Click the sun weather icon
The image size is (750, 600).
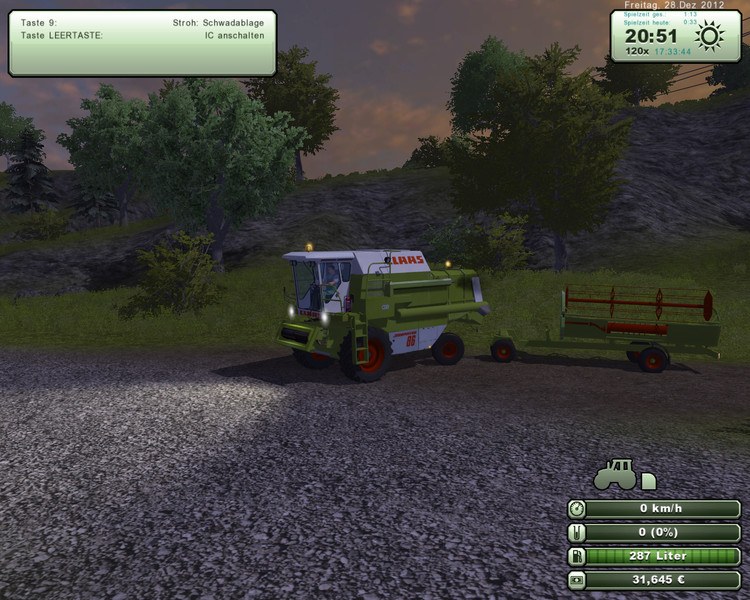[710, 37]
